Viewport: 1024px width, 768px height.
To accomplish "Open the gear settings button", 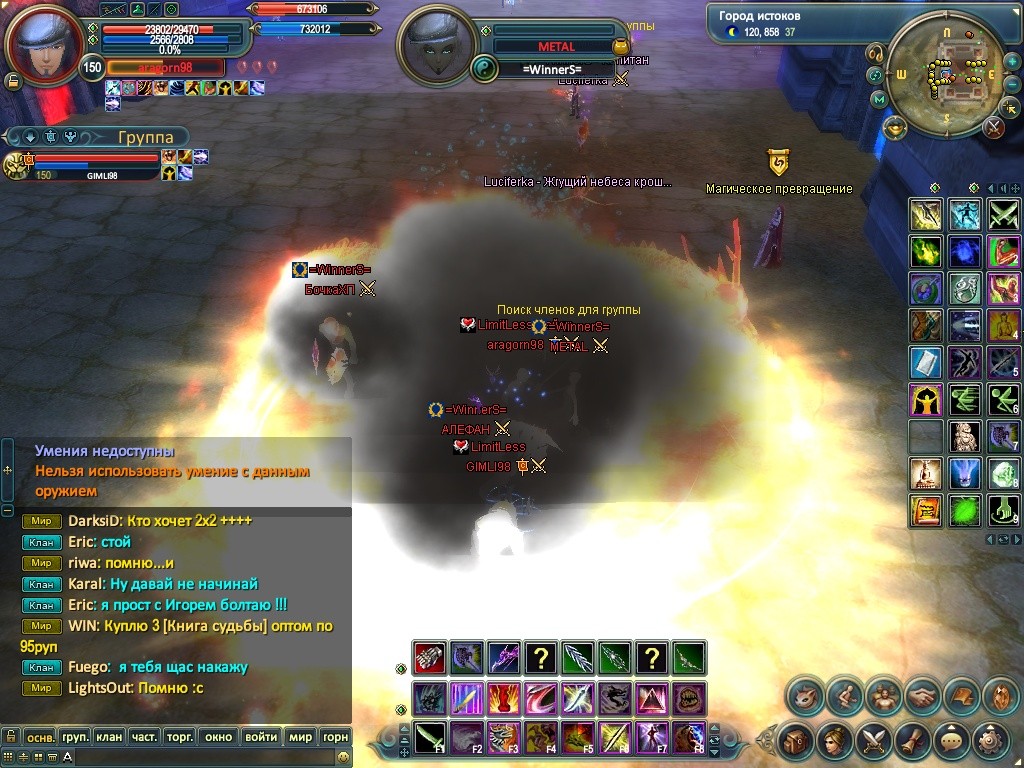I will click(990, 741).
